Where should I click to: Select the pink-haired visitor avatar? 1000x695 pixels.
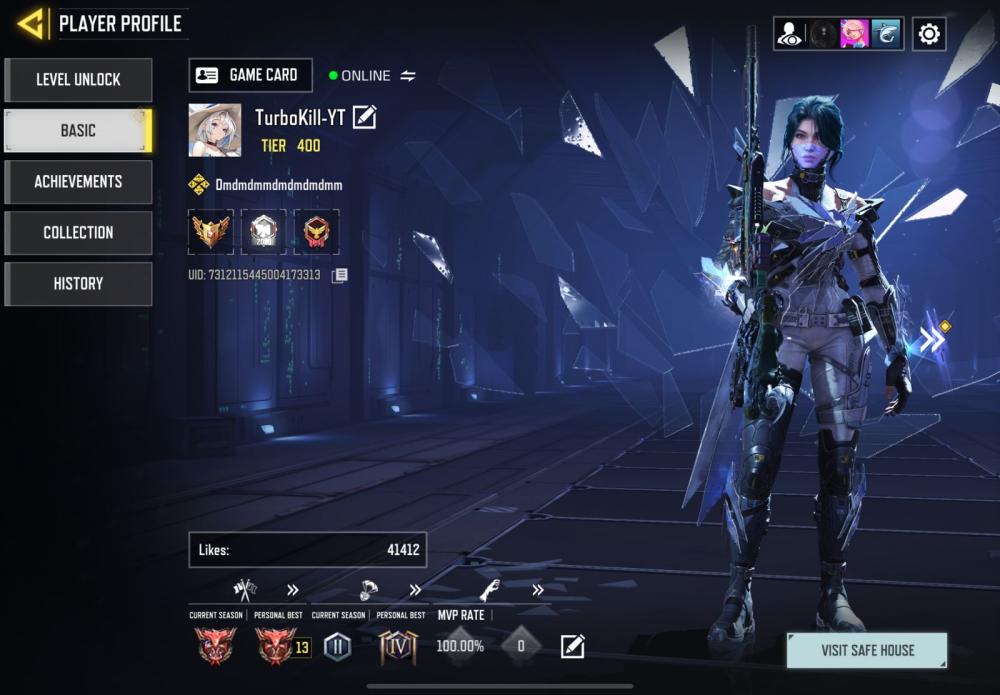coord(854,34)
